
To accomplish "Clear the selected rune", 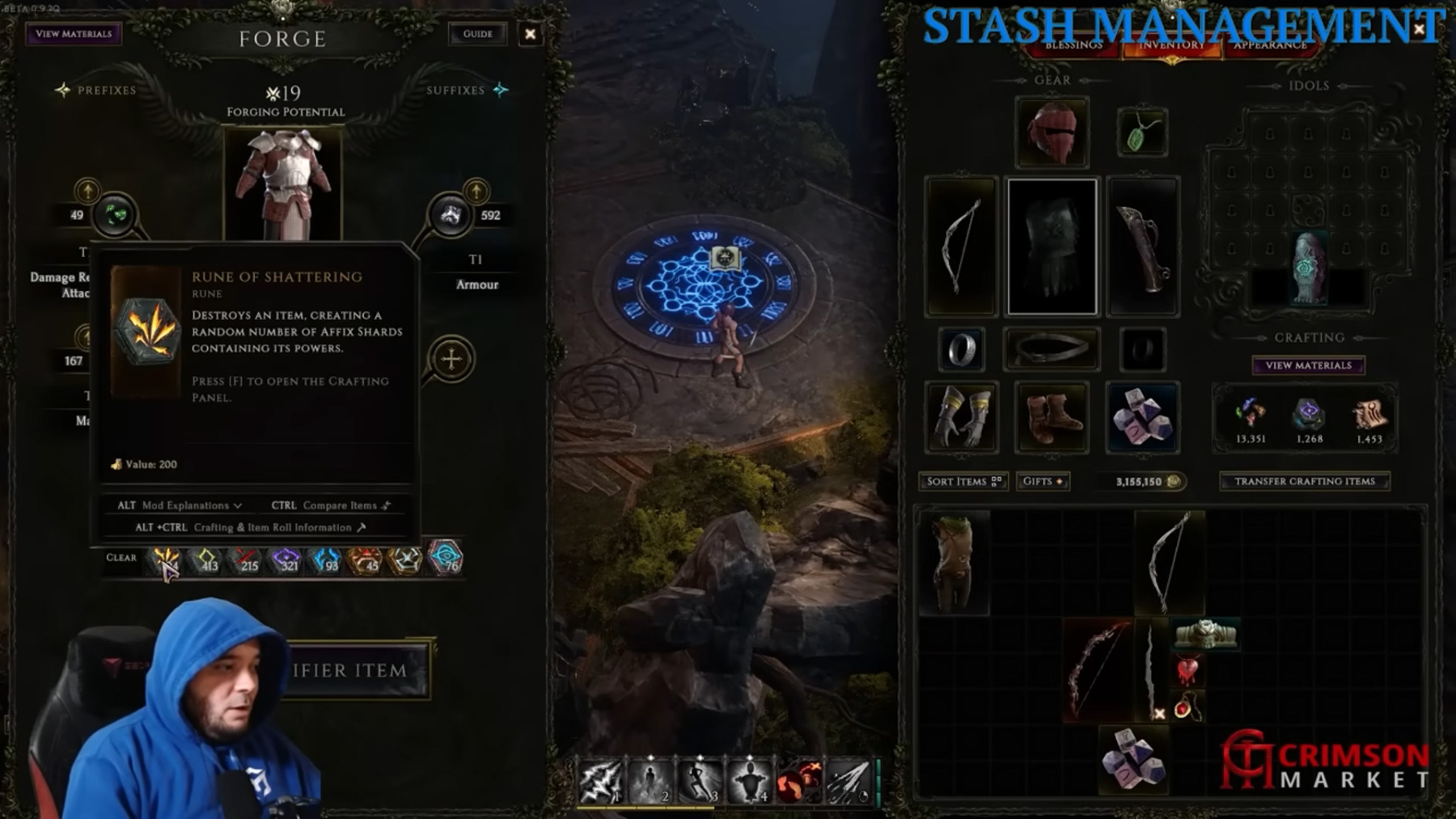I will click(x=121, y=558).
